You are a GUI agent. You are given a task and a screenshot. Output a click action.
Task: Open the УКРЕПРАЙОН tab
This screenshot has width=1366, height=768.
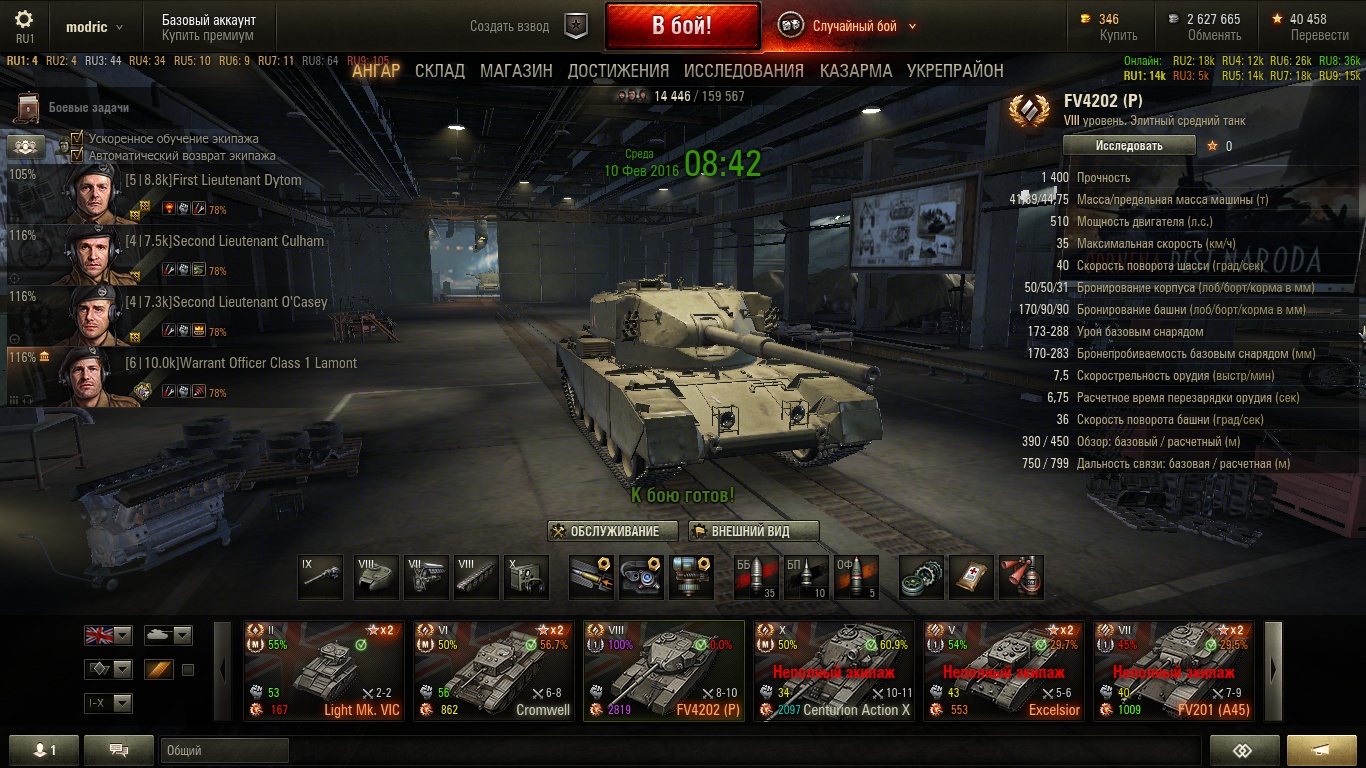955,71
